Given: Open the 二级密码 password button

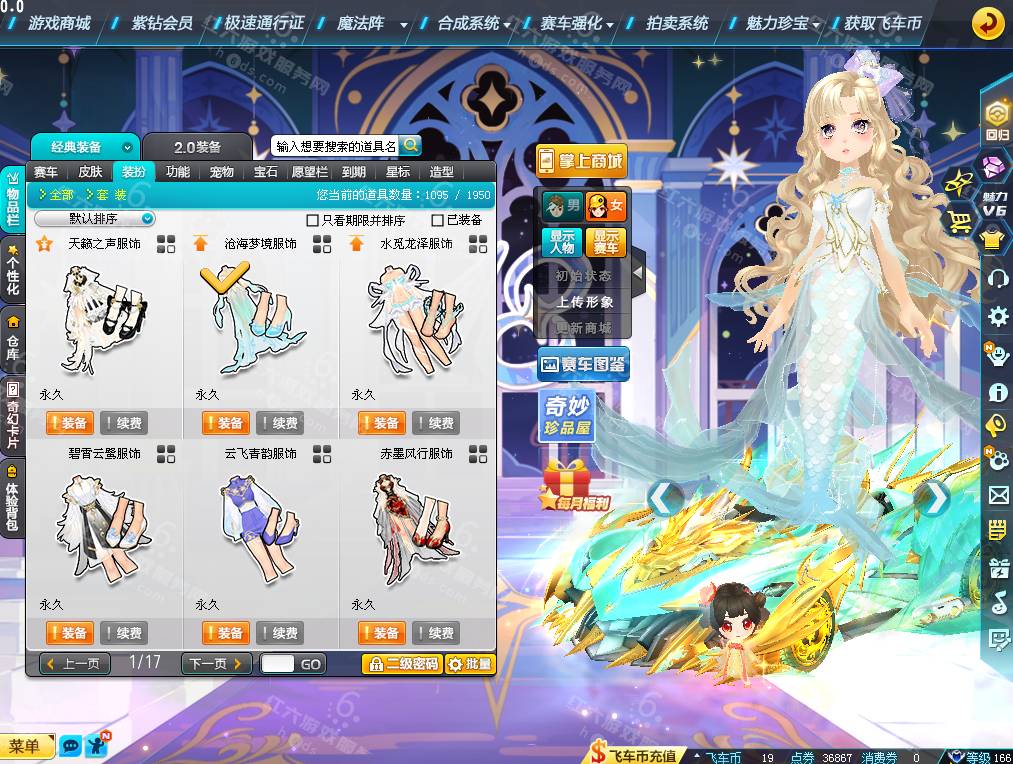Looking at the screenshot, I should (402, 663).
